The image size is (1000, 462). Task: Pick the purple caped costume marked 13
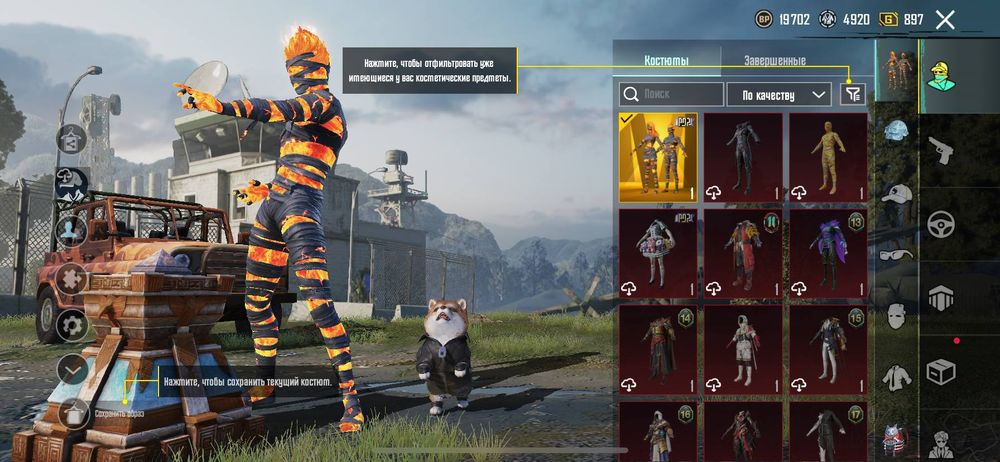[x=827, y=253]
